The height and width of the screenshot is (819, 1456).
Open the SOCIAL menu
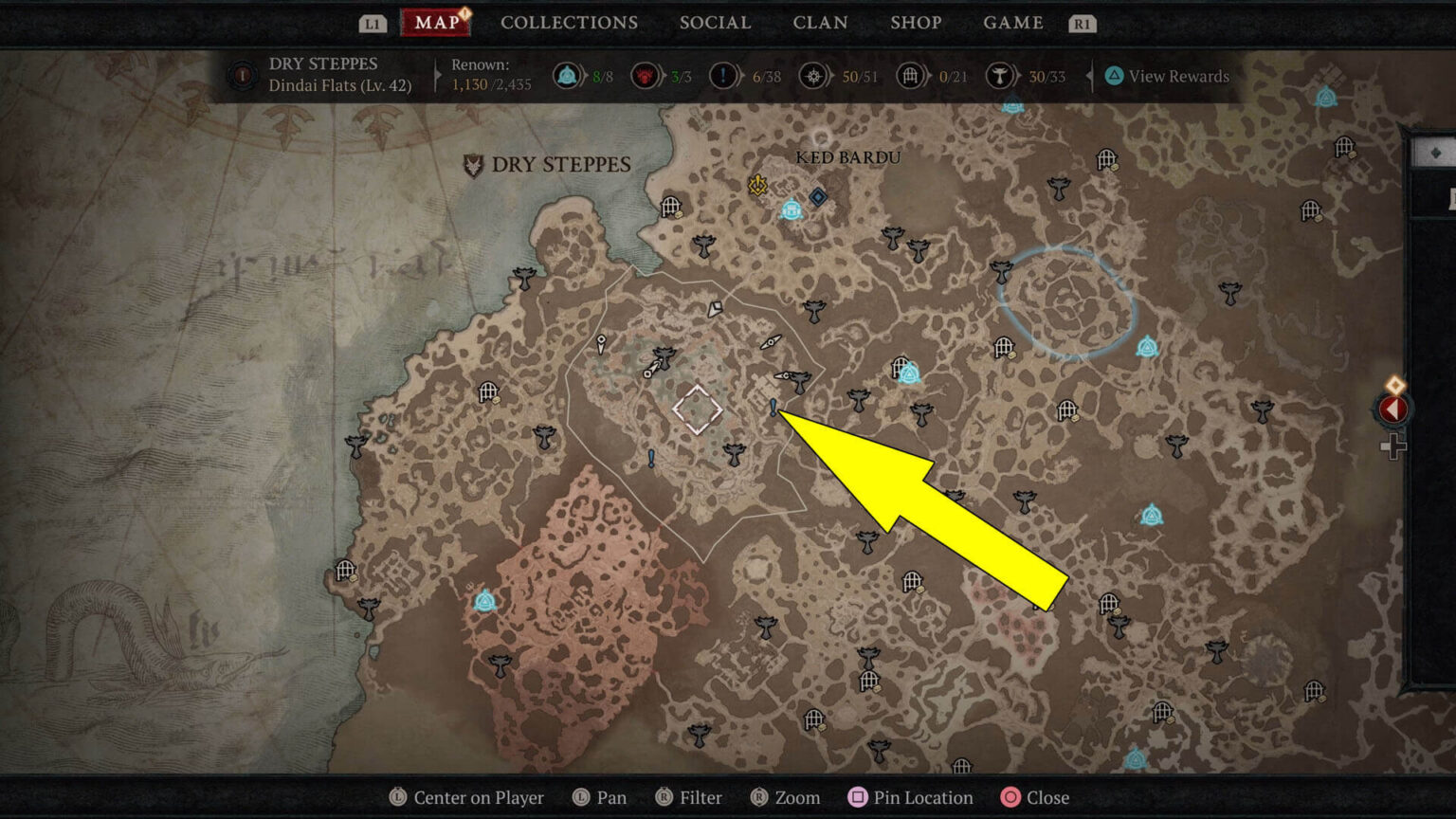tap(715, 23)
